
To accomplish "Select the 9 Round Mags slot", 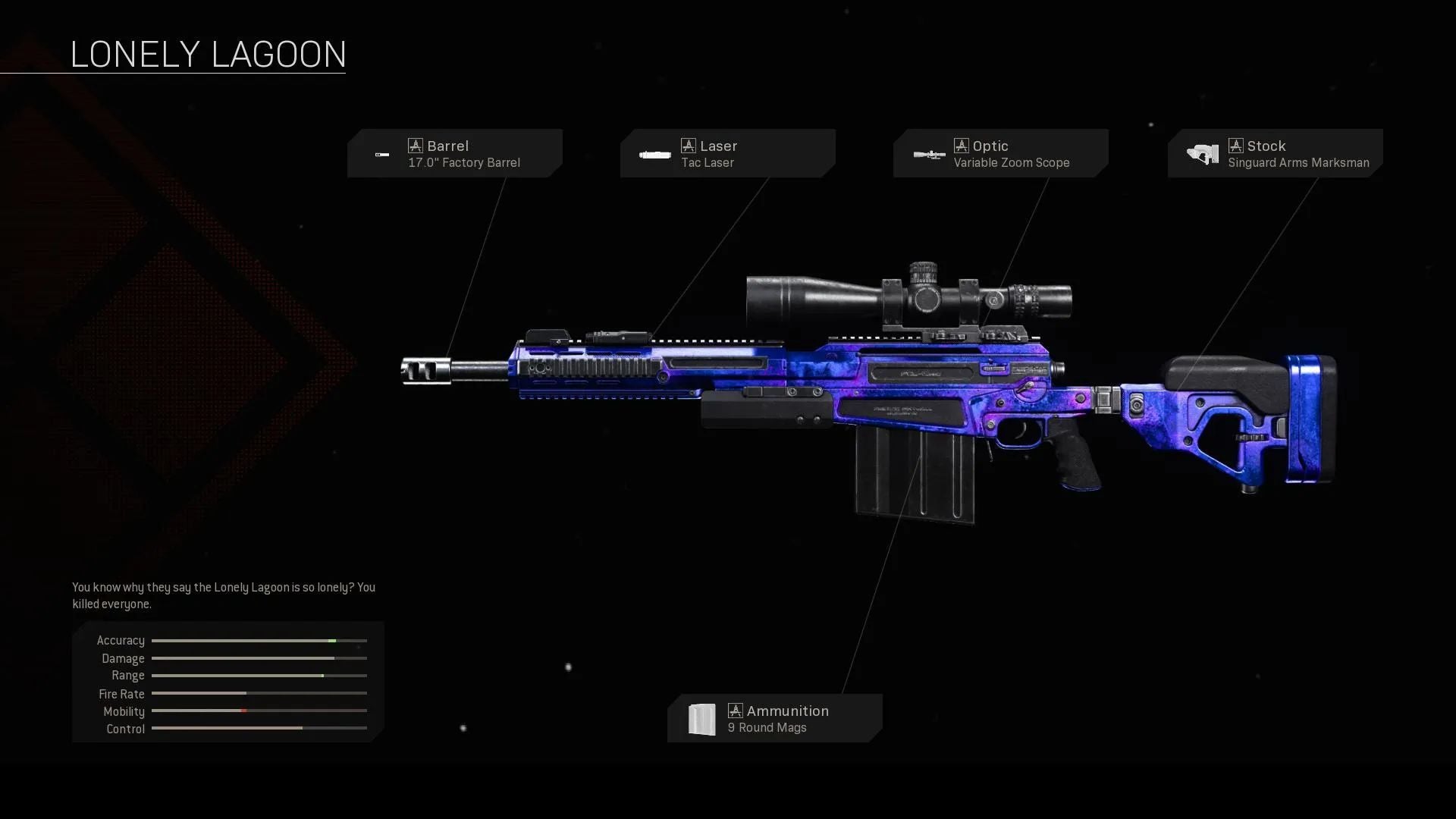I will [x=773, y=719].
